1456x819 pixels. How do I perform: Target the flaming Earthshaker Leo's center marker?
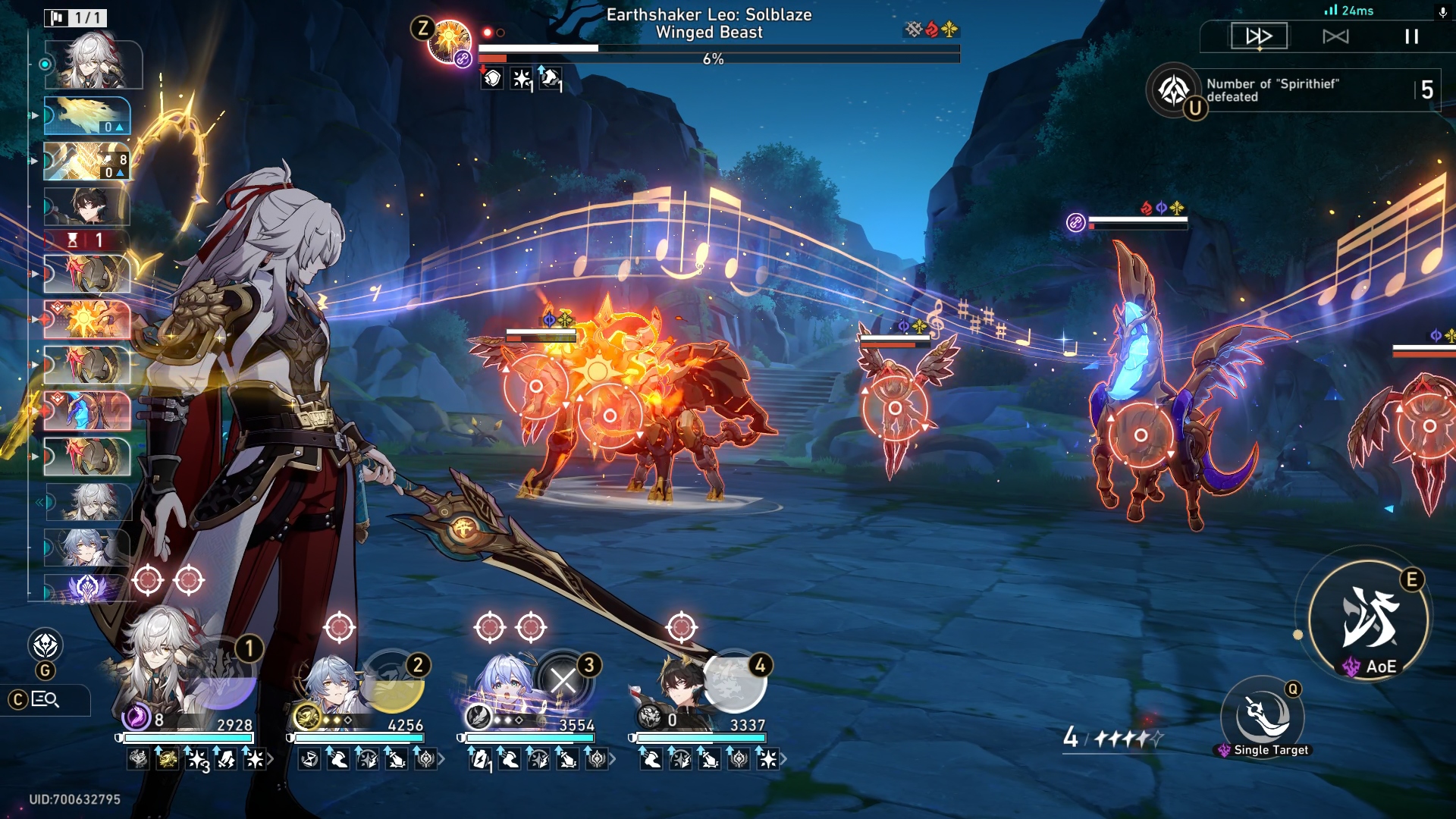click(x=610, y=416)
